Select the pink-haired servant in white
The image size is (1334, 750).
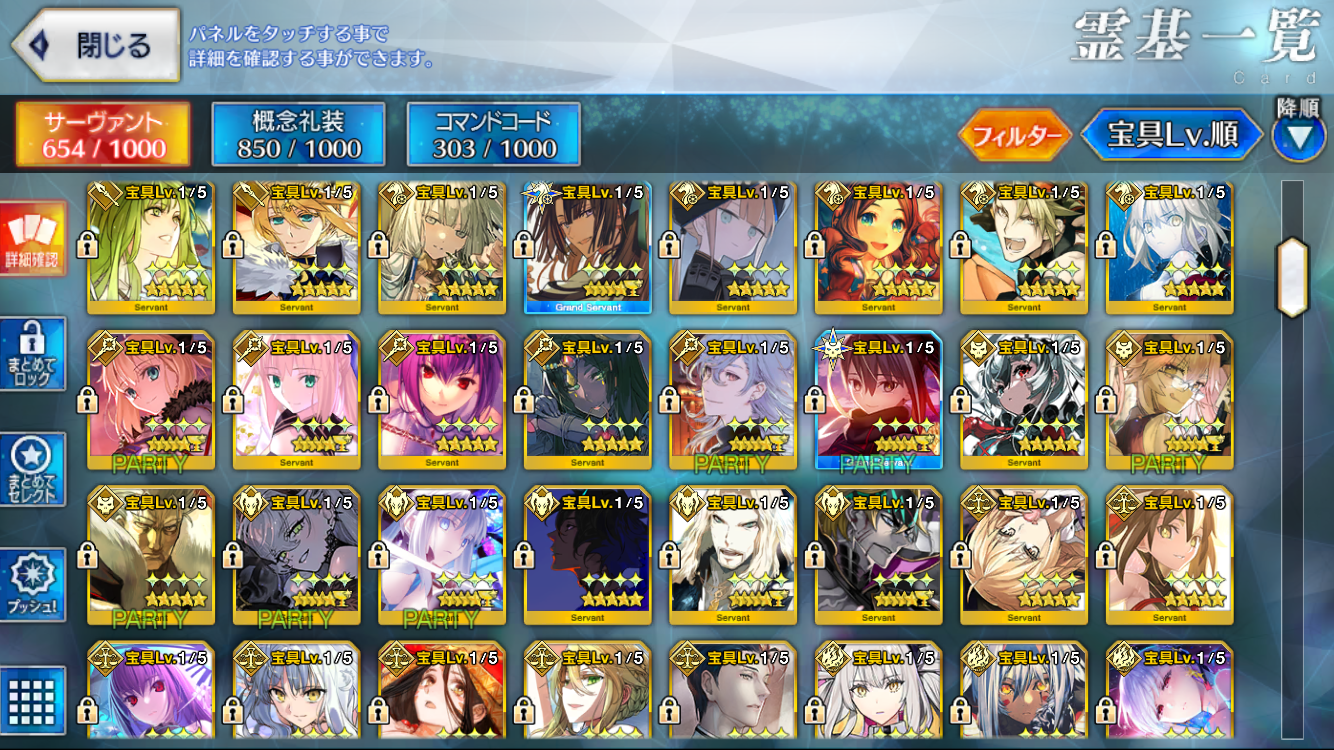(x=296, y=400)
